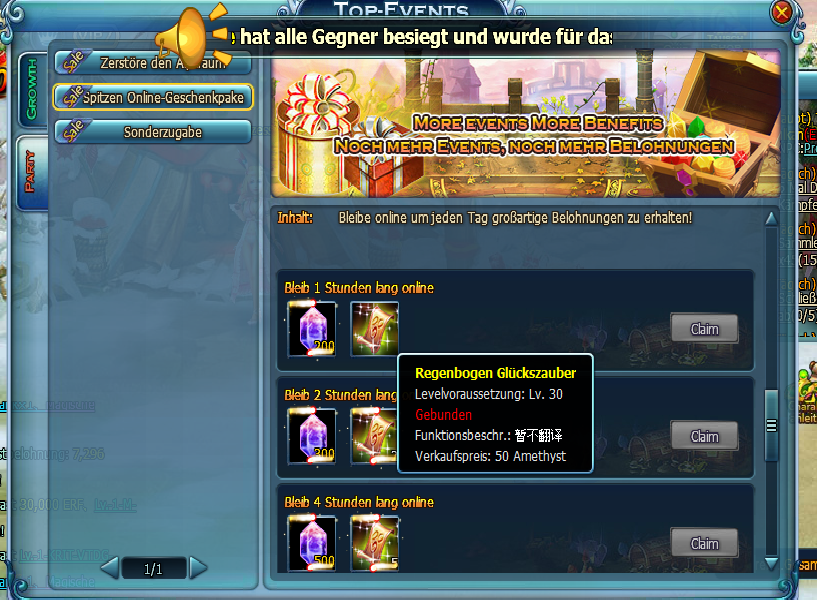Go to the previous event list page
The width and height of the screenshot is (817, 600).
pos(109,569)
